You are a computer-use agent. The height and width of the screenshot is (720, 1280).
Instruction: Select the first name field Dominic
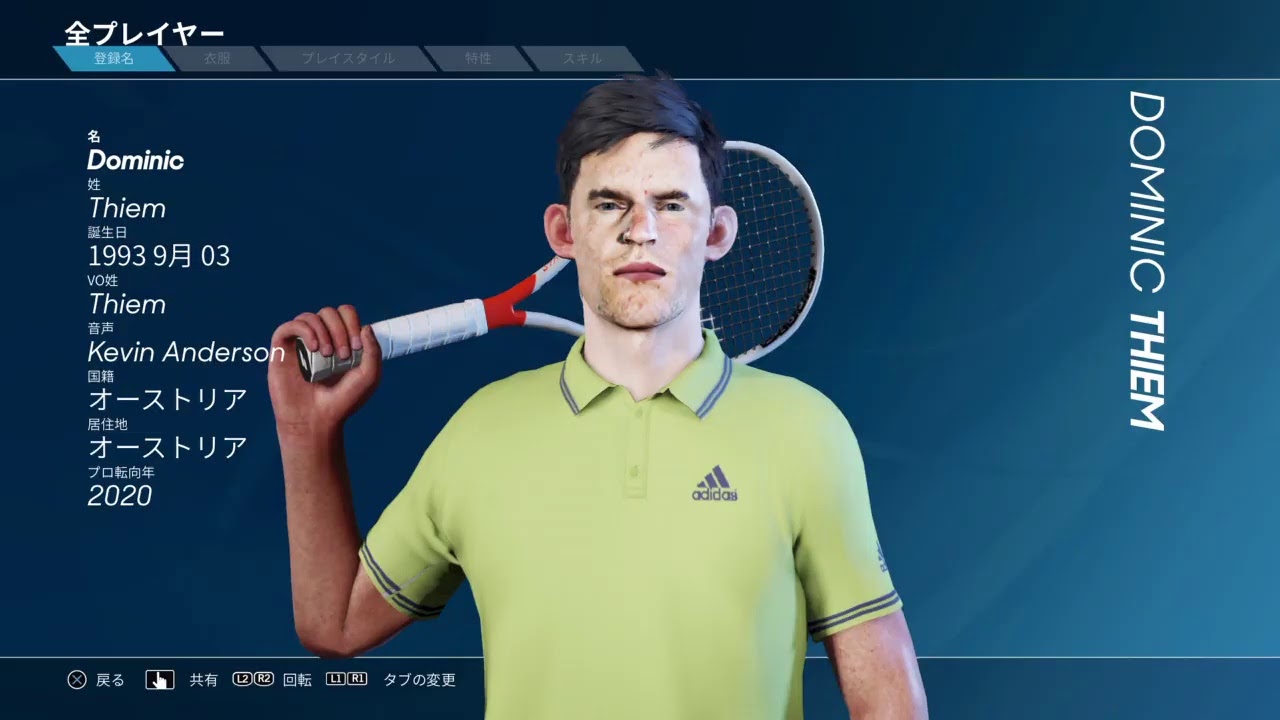(x=136, y=160)
